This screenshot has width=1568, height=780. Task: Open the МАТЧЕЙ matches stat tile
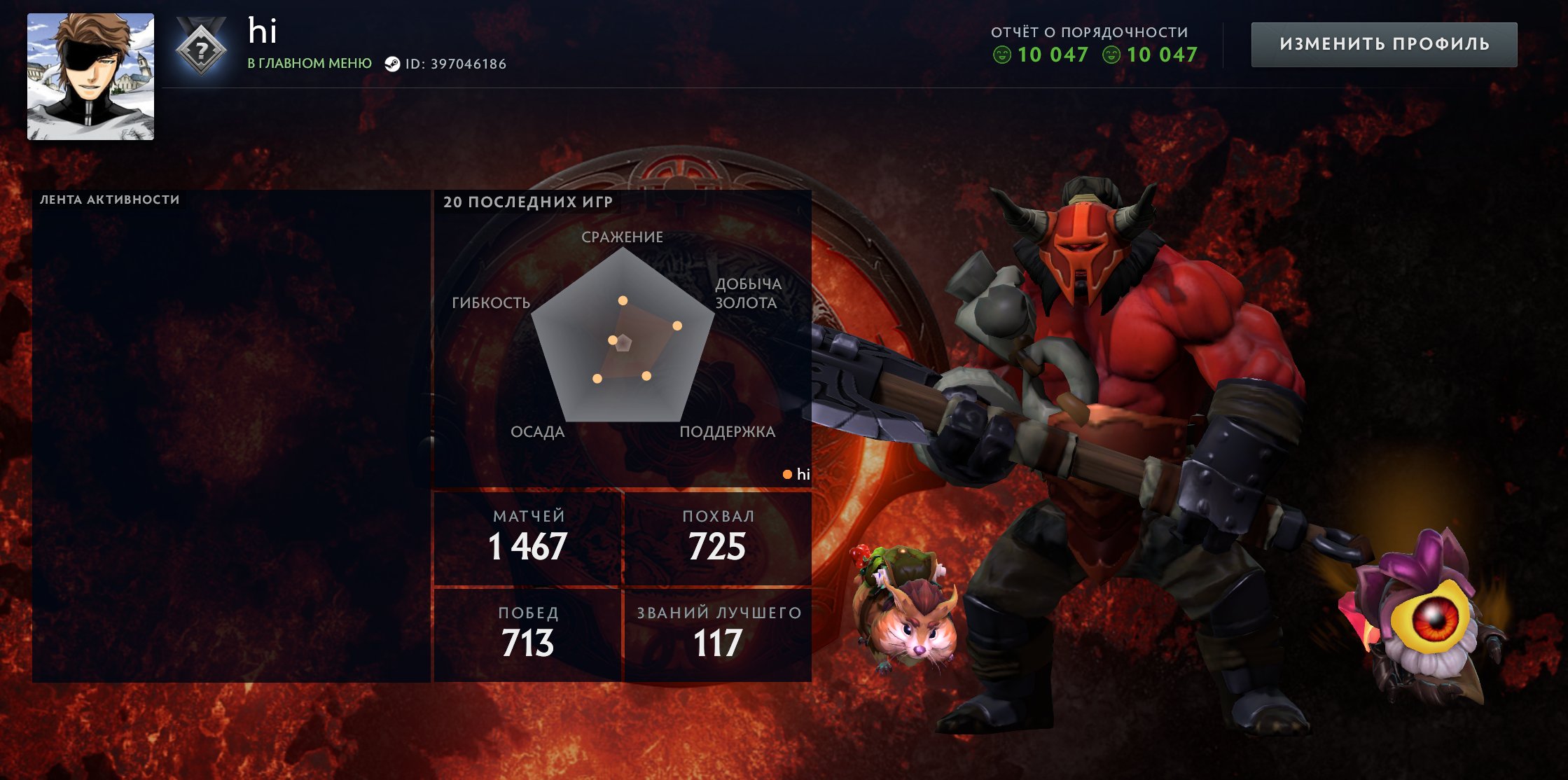pyautogui.click(x=528, y=538)
